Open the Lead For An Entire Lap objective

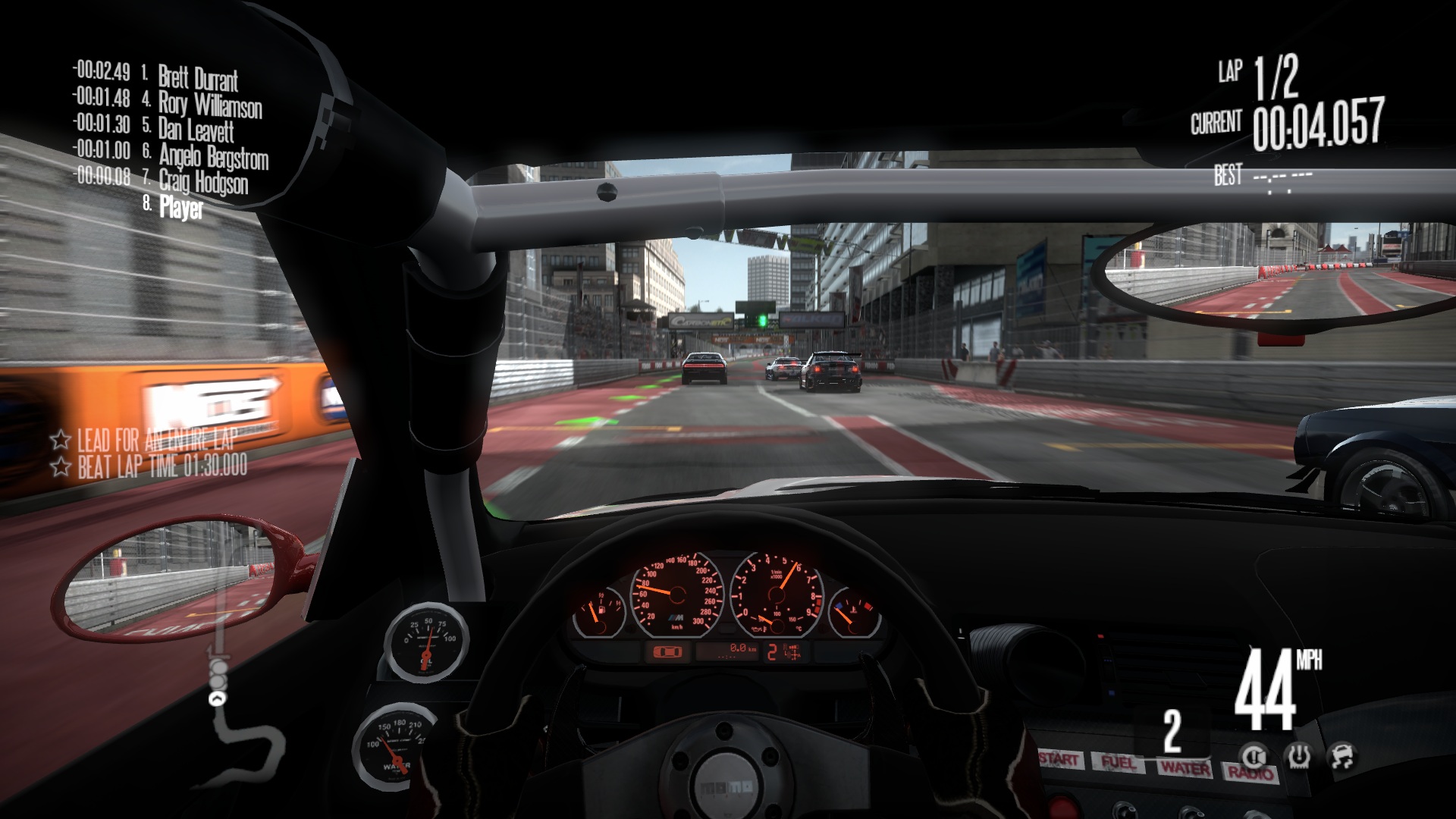(156, 439)
